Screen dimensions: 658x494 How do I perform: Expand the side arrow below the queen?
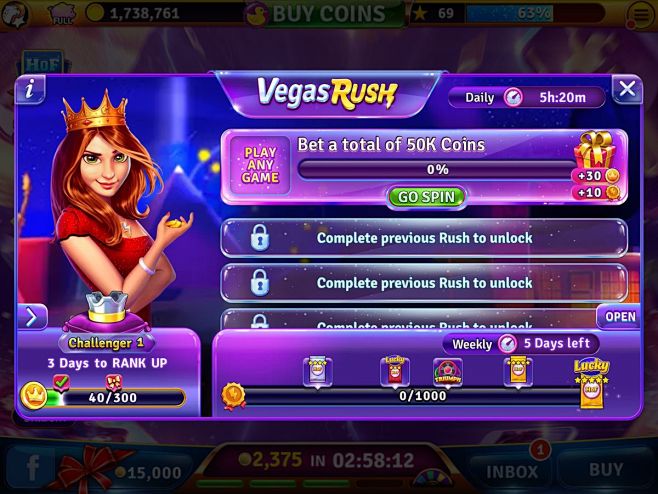point(32,317)
